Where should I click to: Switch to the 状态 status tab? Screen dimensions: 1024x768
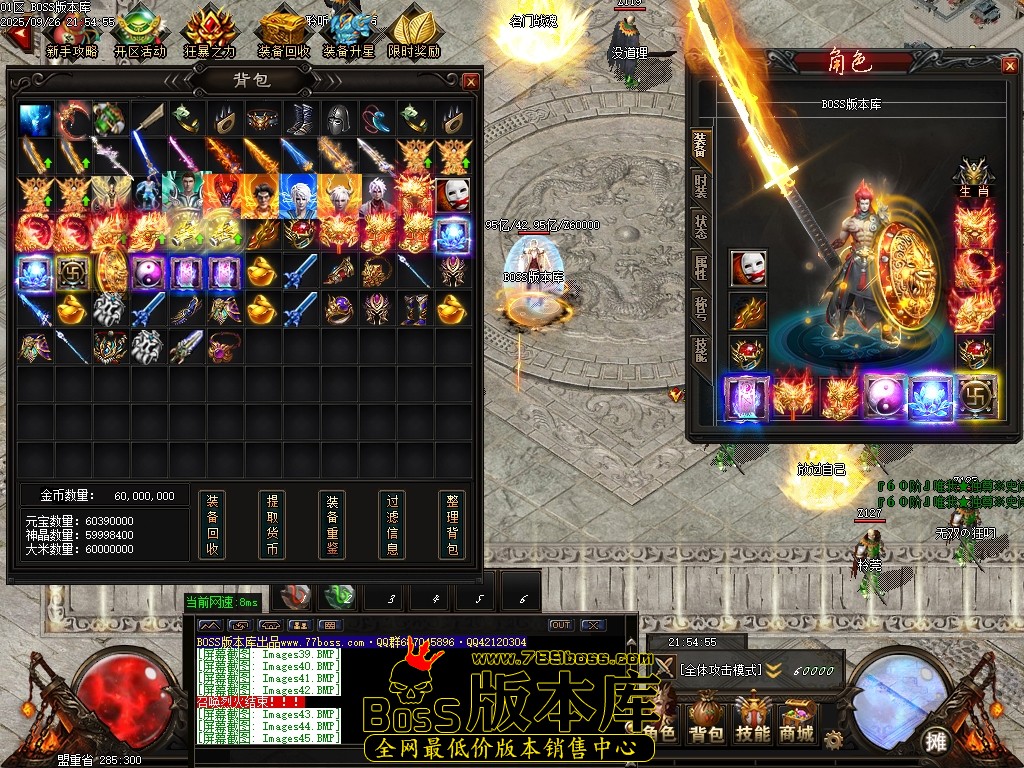(700, 226)
